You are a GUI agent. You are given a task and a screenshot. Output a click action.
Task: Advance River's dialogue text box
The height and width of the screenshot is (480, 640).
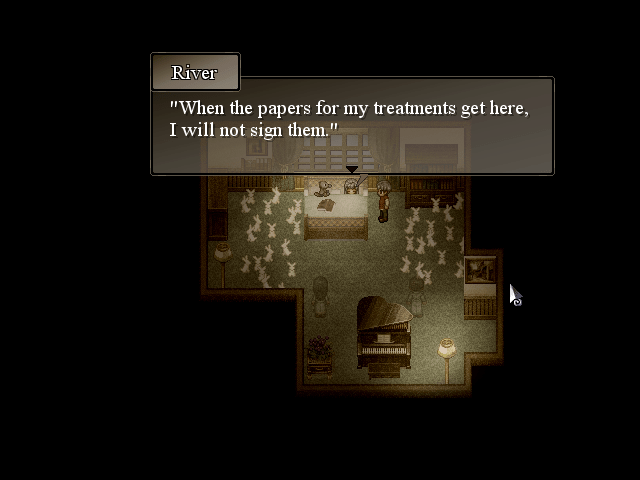351,125
